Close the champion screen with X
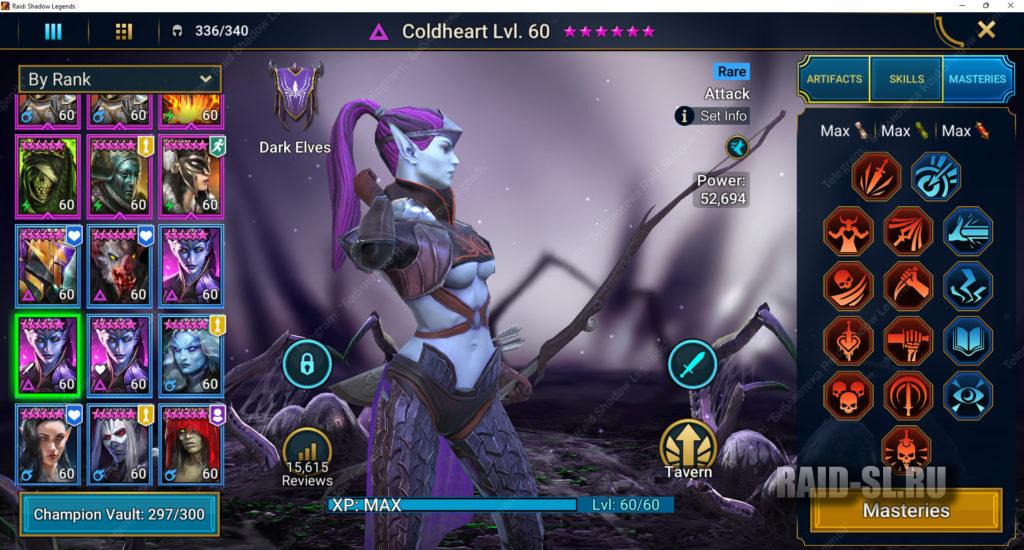This screenshot has width=1024, height=550. [986, 30]
